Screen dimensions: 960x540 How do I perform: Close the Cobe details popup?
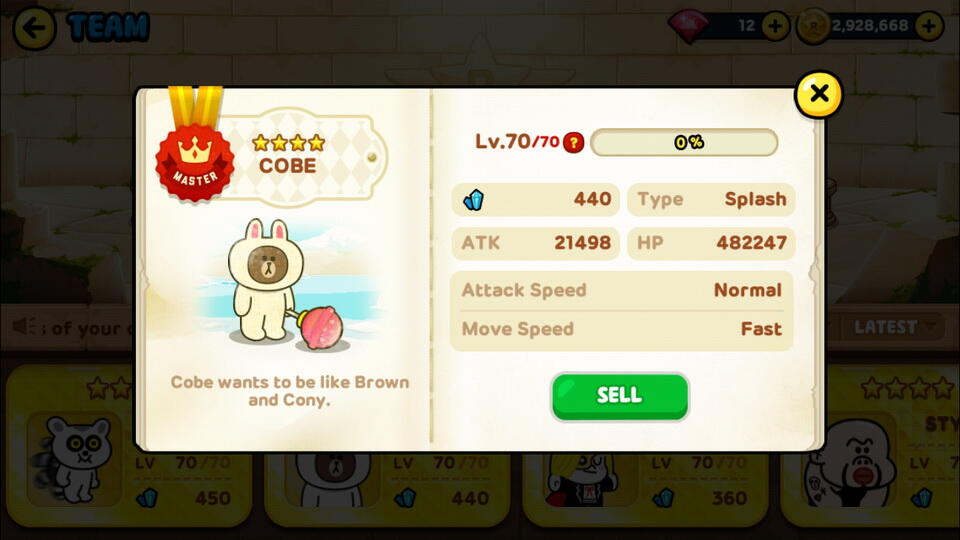[818, 94]
